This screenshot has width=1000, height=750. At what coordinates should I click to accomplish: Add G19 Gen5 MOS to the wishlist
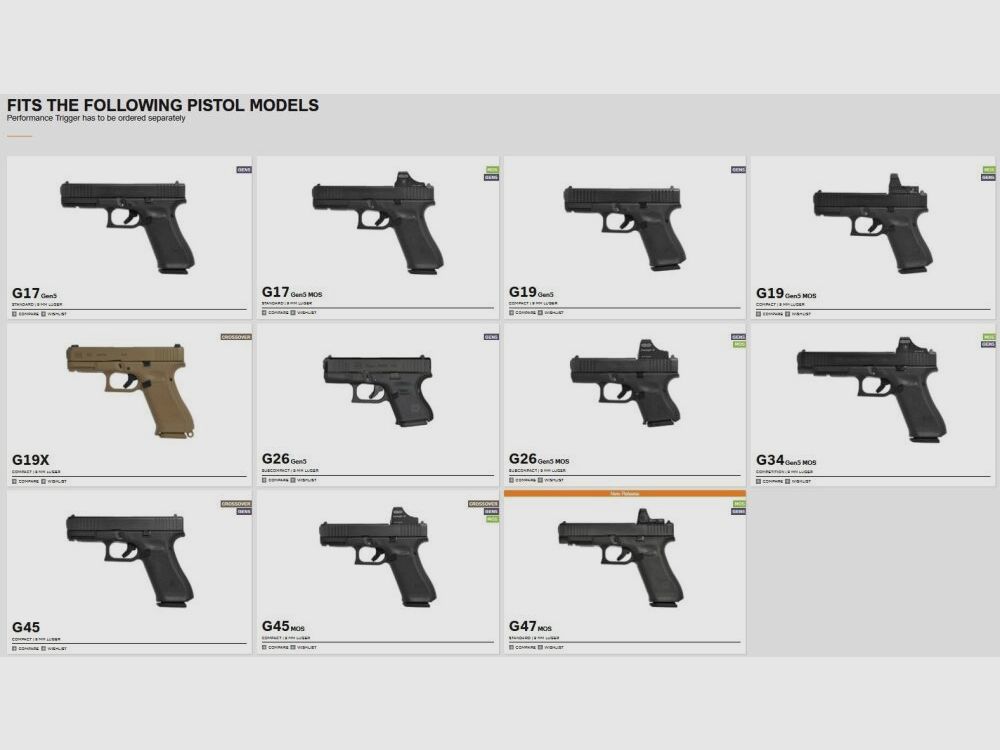click(x=788, y=313)
